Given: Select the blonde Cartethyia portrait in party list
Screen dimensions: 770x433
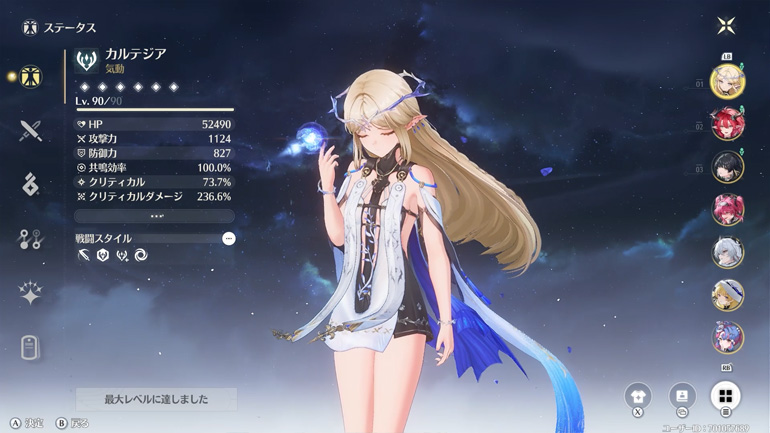Looking at the screenshot, I should (727, 80).
